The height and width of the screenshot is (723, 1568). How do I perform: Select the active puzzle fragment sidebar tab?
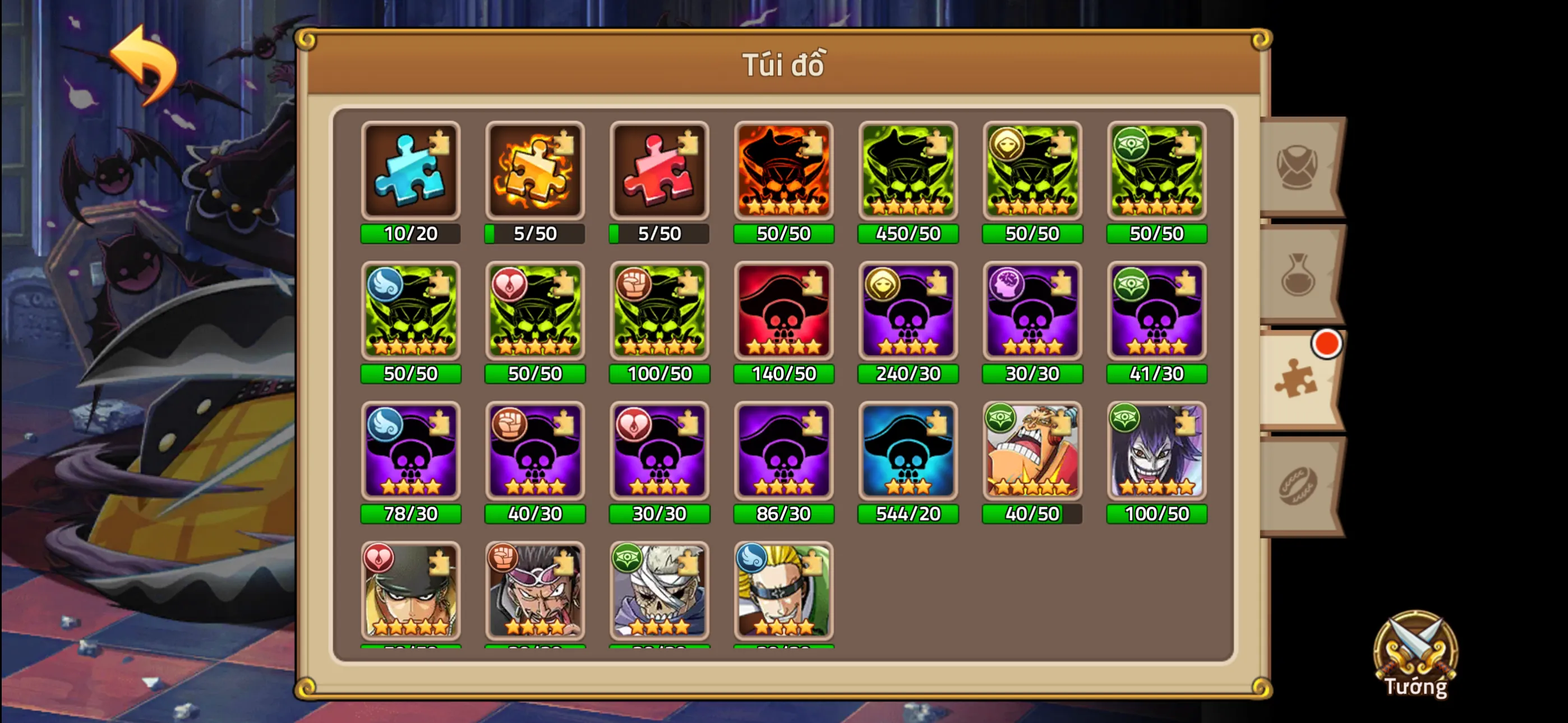pos(1297,383)
